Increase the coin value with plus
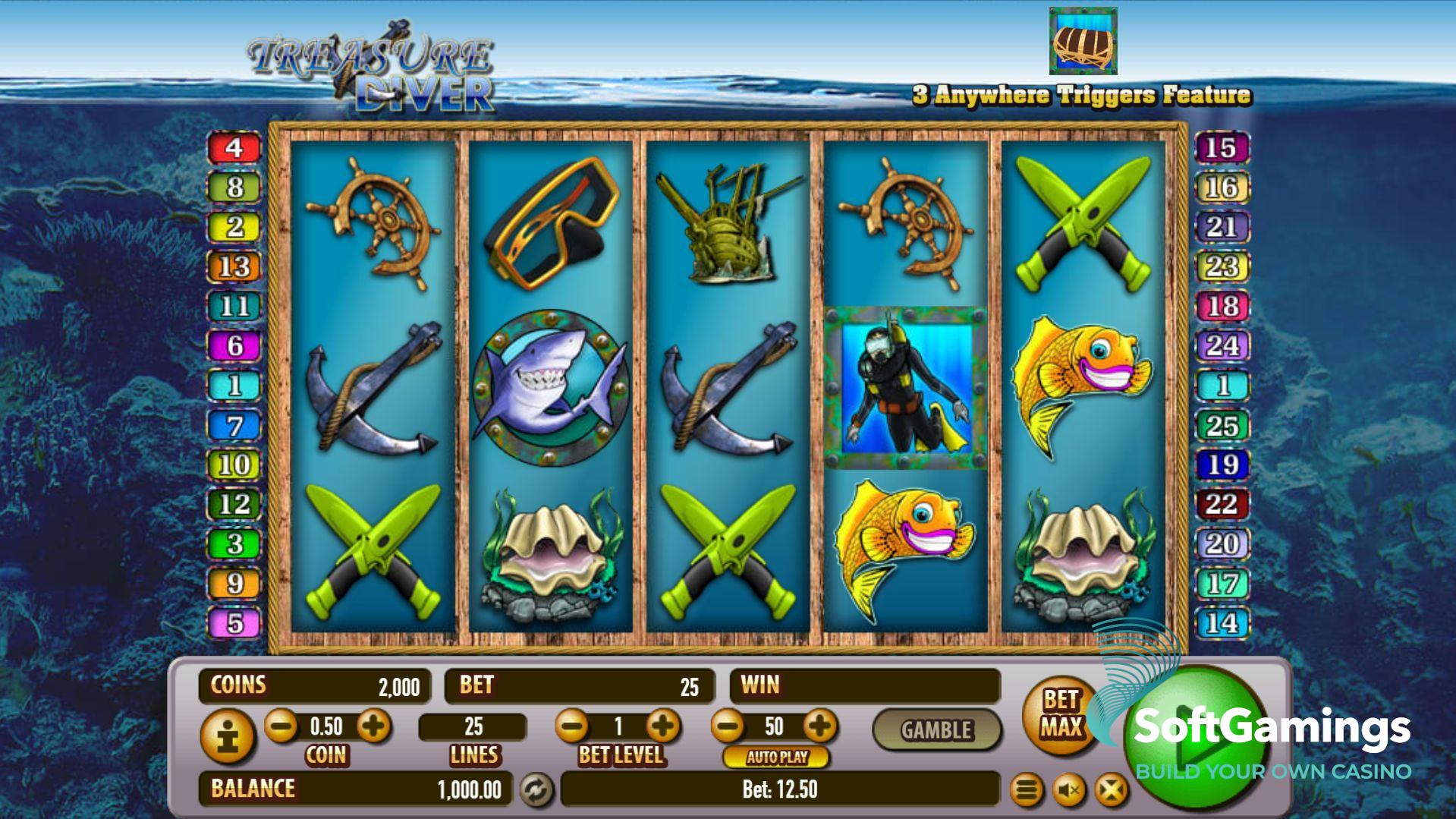 coord(373,726)
